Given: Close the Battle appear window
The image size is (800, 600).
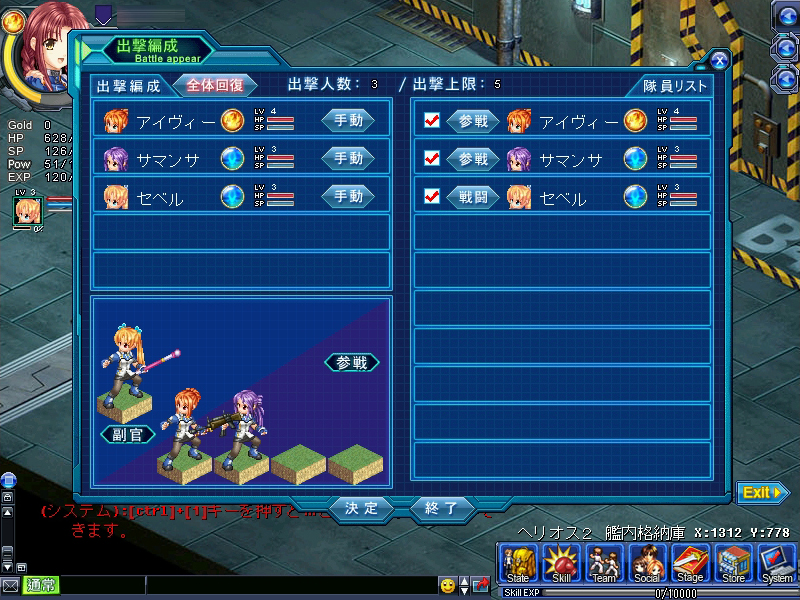Looking at the screenshot, I should pyautogui.click(x=718, y=60).
